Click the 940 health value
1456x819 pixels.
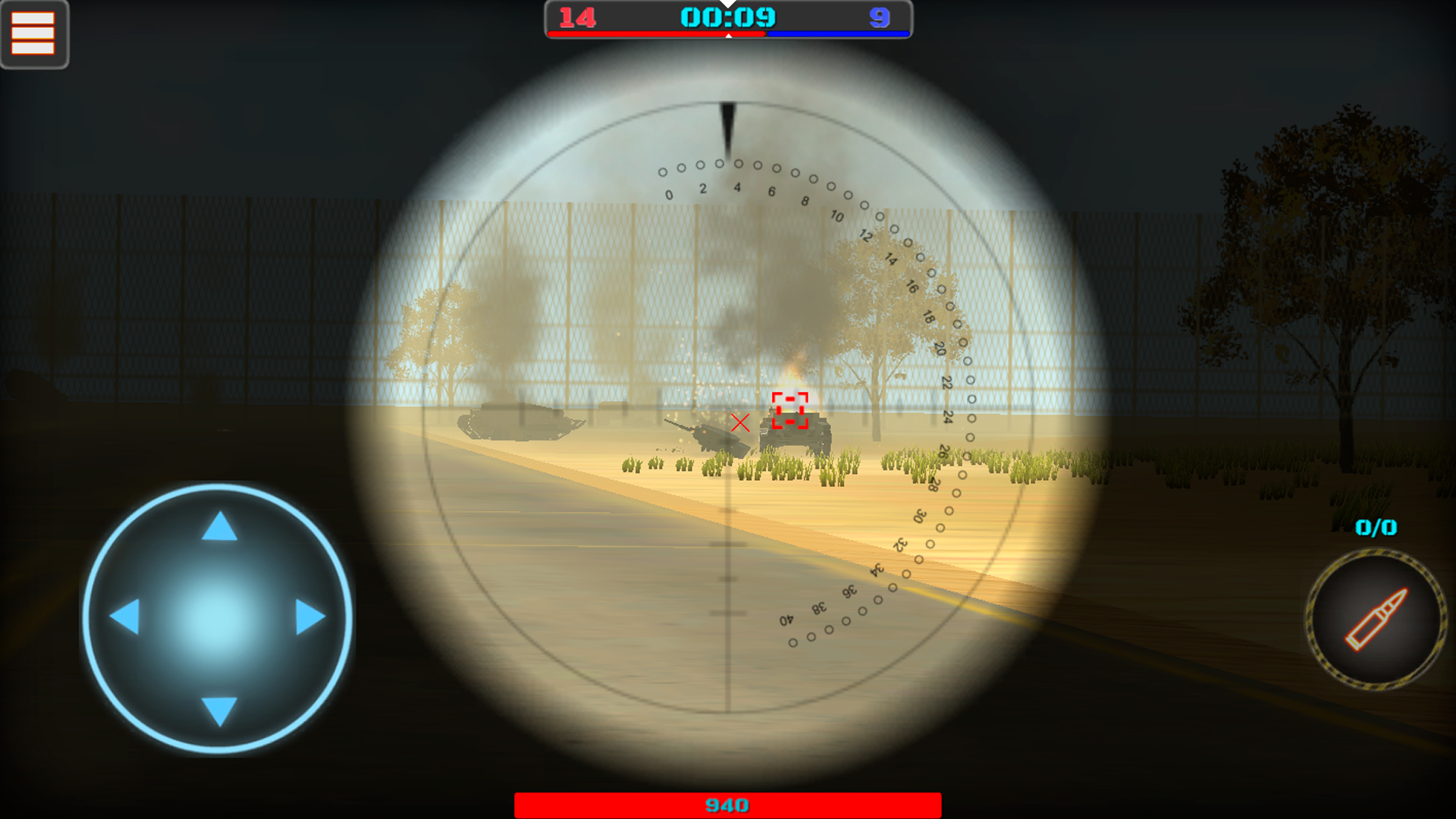point(728,803)
